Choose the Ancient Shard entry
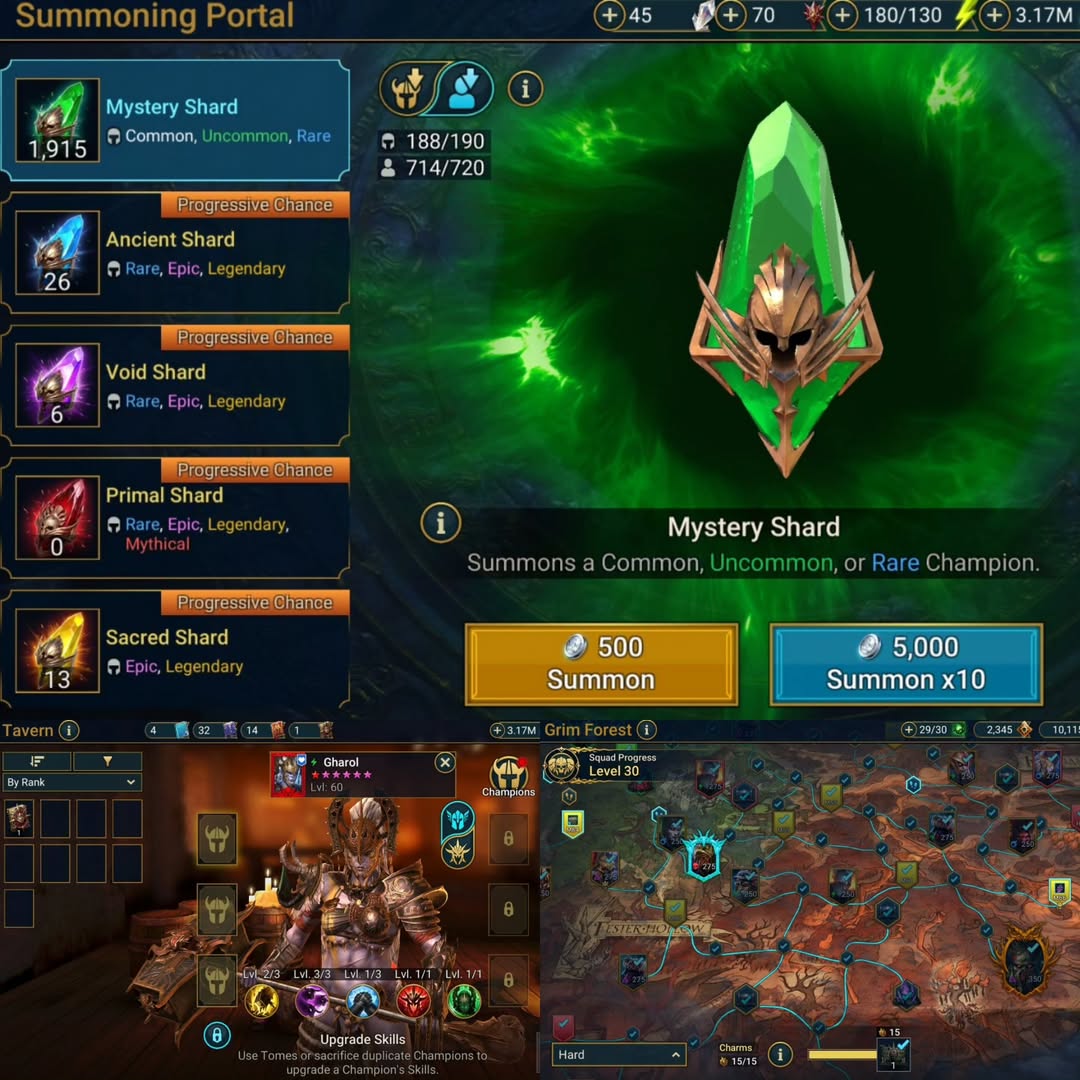This screenshot has height=1080, width=1080. tap(175, 254)
